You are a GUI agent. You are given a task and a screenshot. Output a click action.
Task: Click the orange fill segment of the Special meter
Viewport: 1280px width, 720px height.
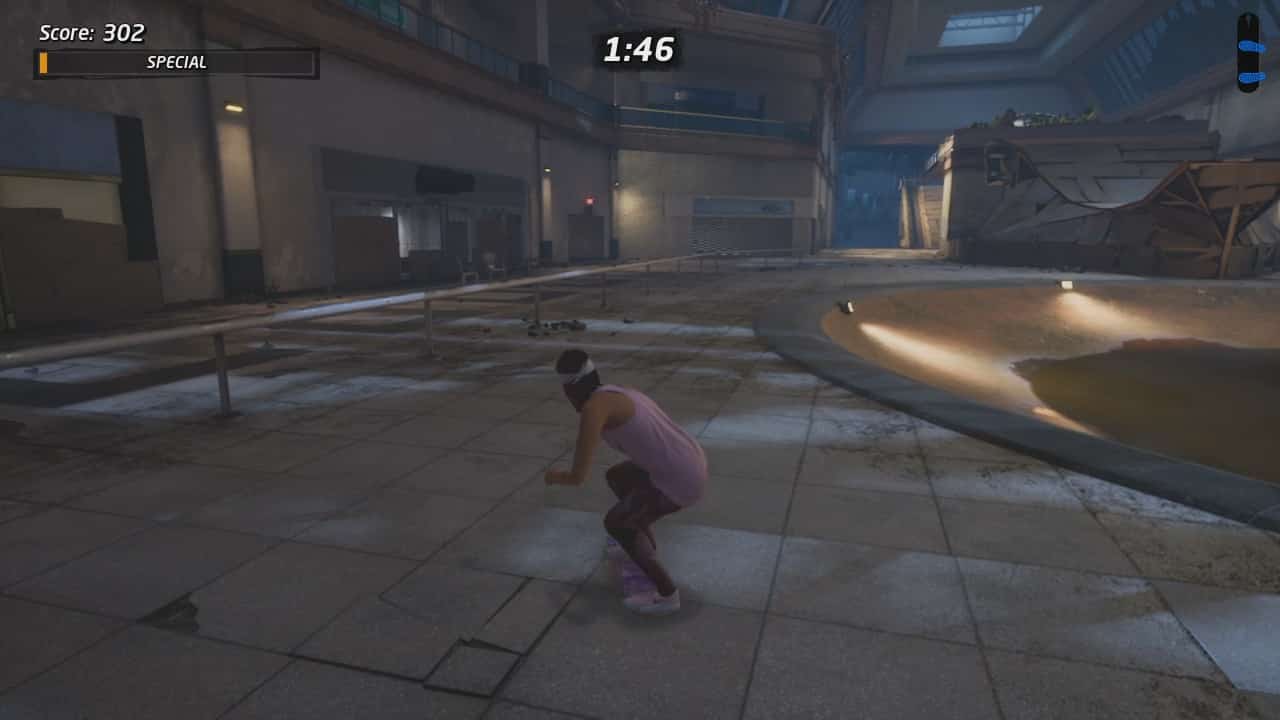coord(43,61)
